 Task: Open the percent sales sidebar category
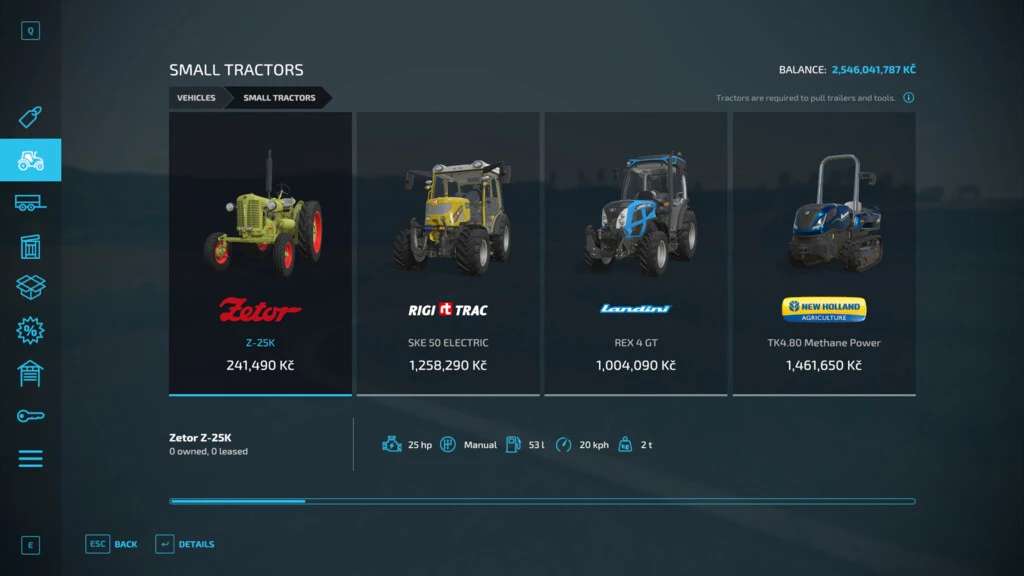point(30,331)
